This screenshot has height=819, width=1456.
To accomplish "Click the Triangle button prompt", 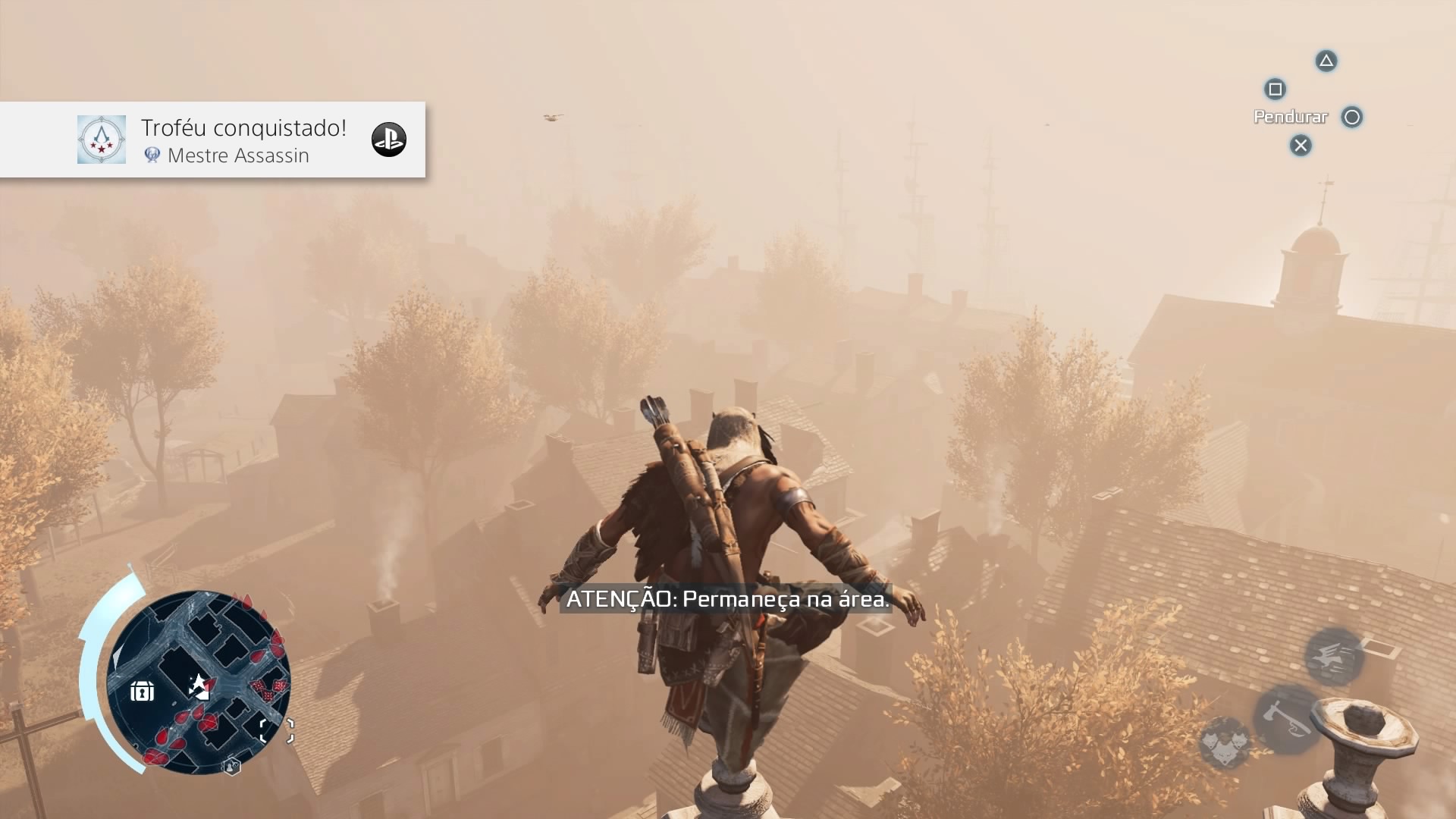I will click(1326, 61).
